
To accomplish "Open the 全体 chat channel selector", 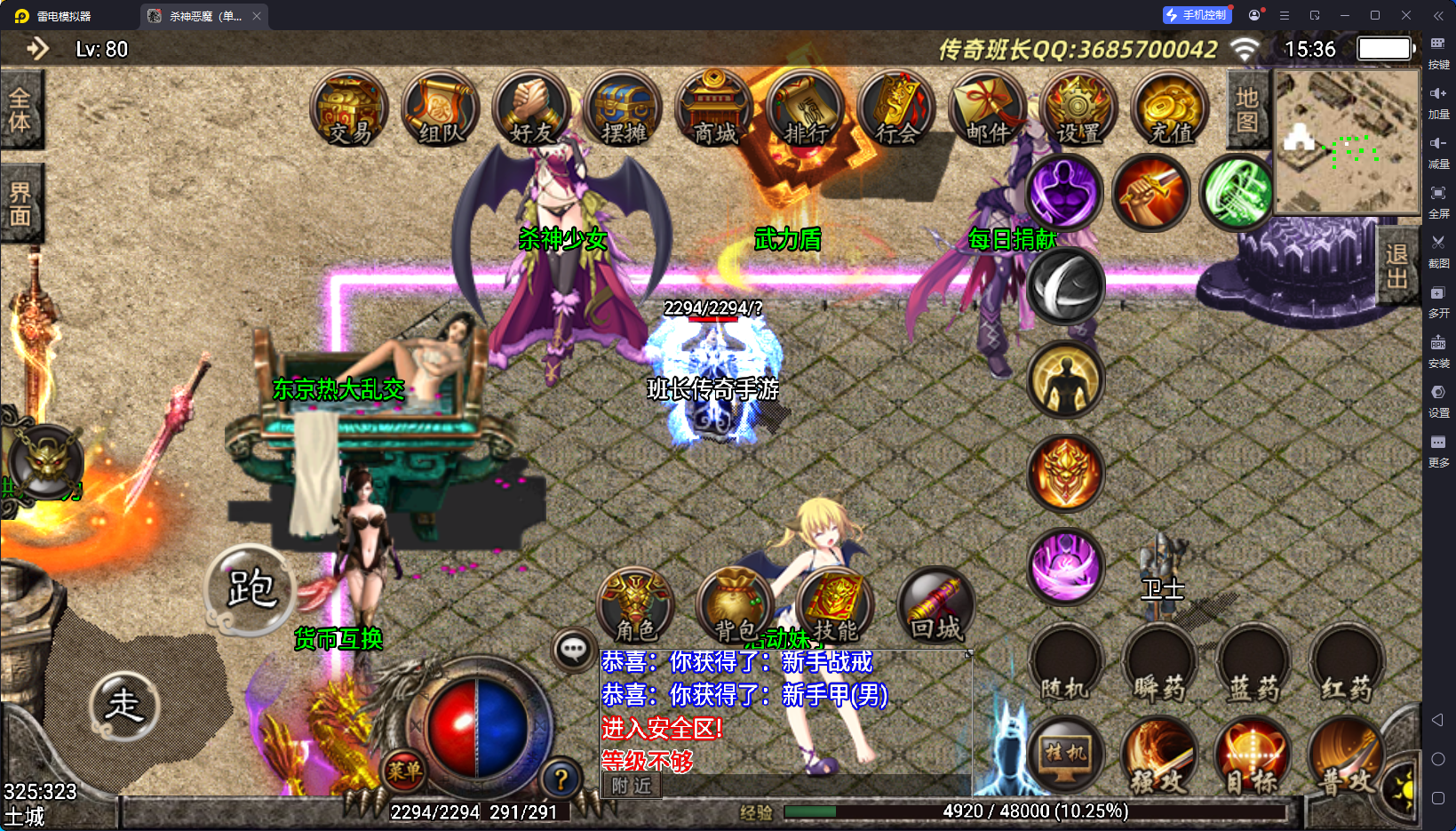I will (x=23, y=108).
